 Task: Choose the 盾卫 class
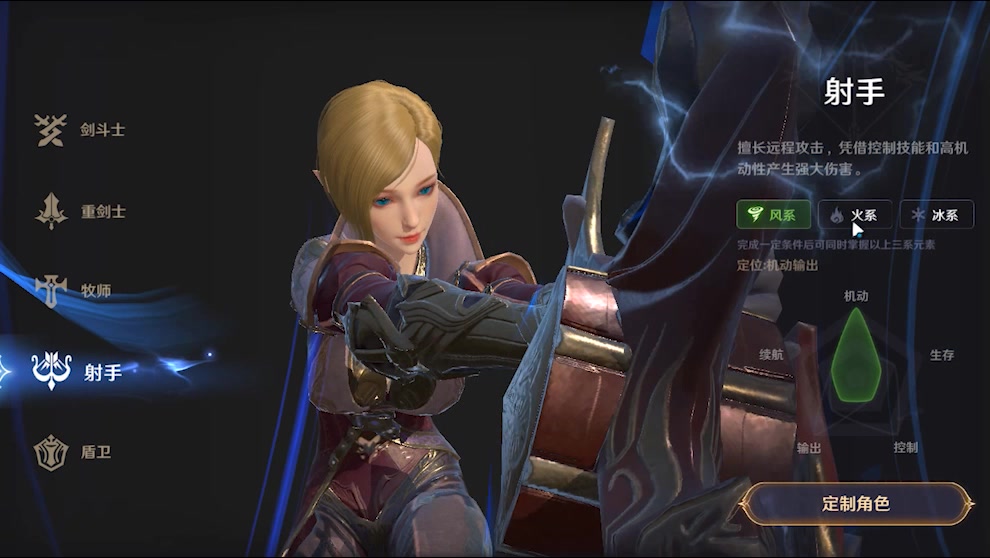pyautogui.click(x=75, y=452)
